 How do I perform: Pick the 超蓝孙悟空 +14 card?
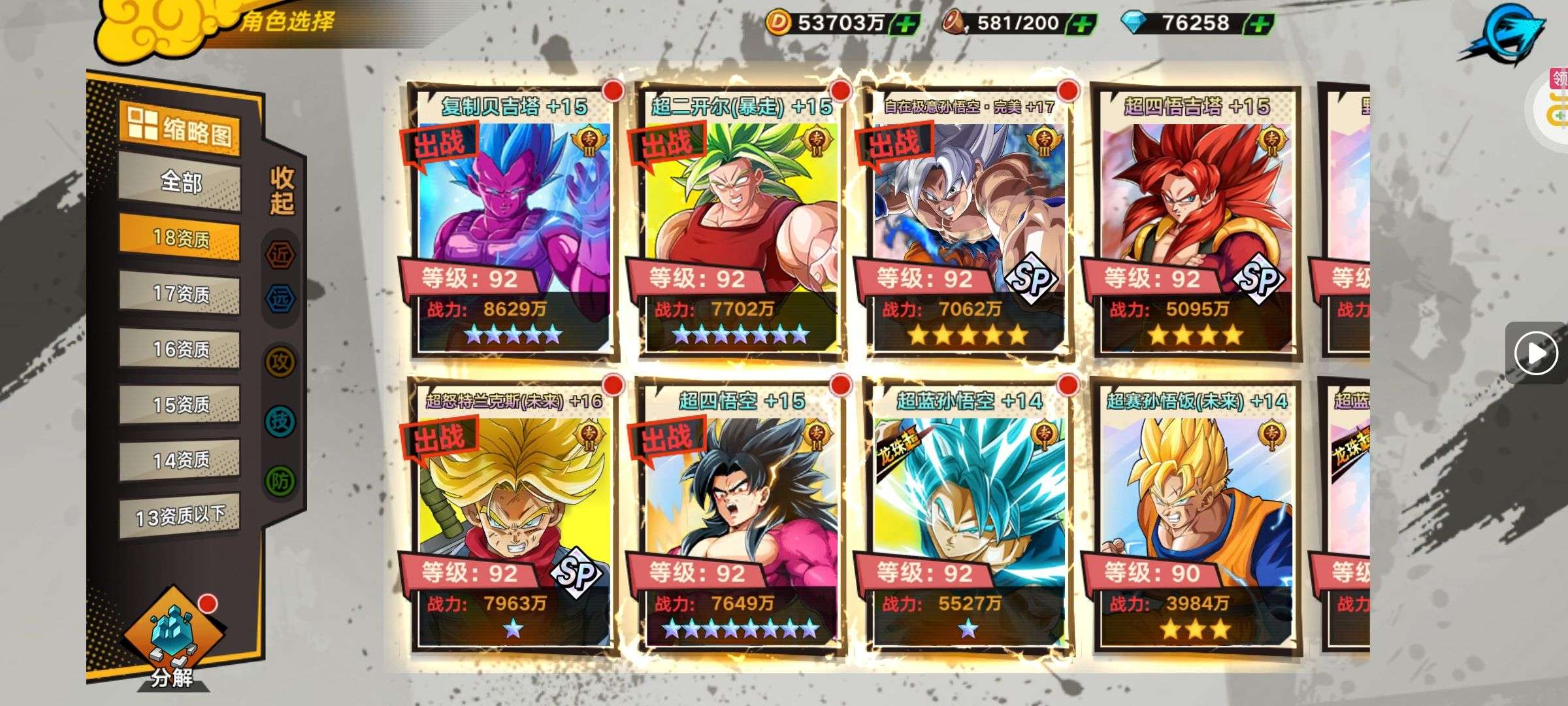pyautogui.click(x=968, y=516)
